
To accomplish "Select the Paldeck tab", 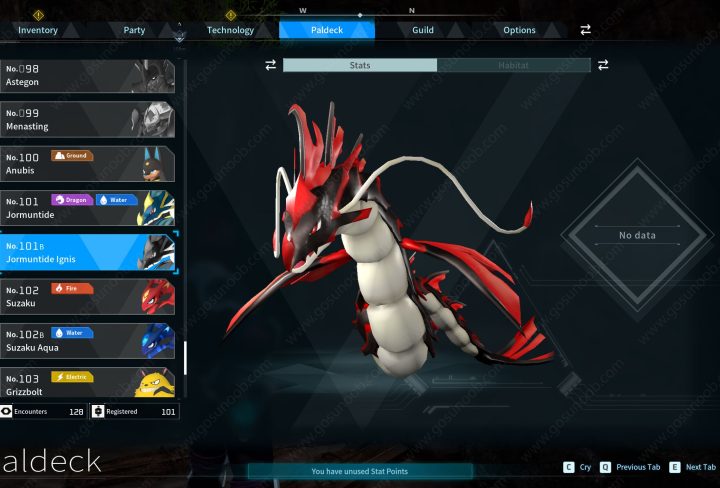I will tap(327, 30).
